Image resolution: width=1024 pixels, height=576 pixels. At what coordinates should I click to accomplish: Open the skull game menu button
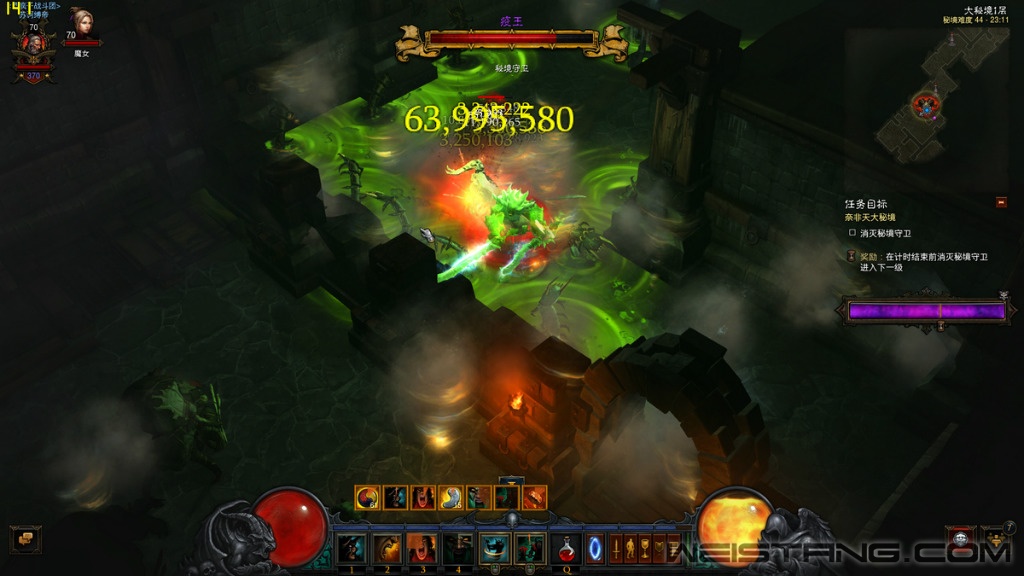coord(960,540)
